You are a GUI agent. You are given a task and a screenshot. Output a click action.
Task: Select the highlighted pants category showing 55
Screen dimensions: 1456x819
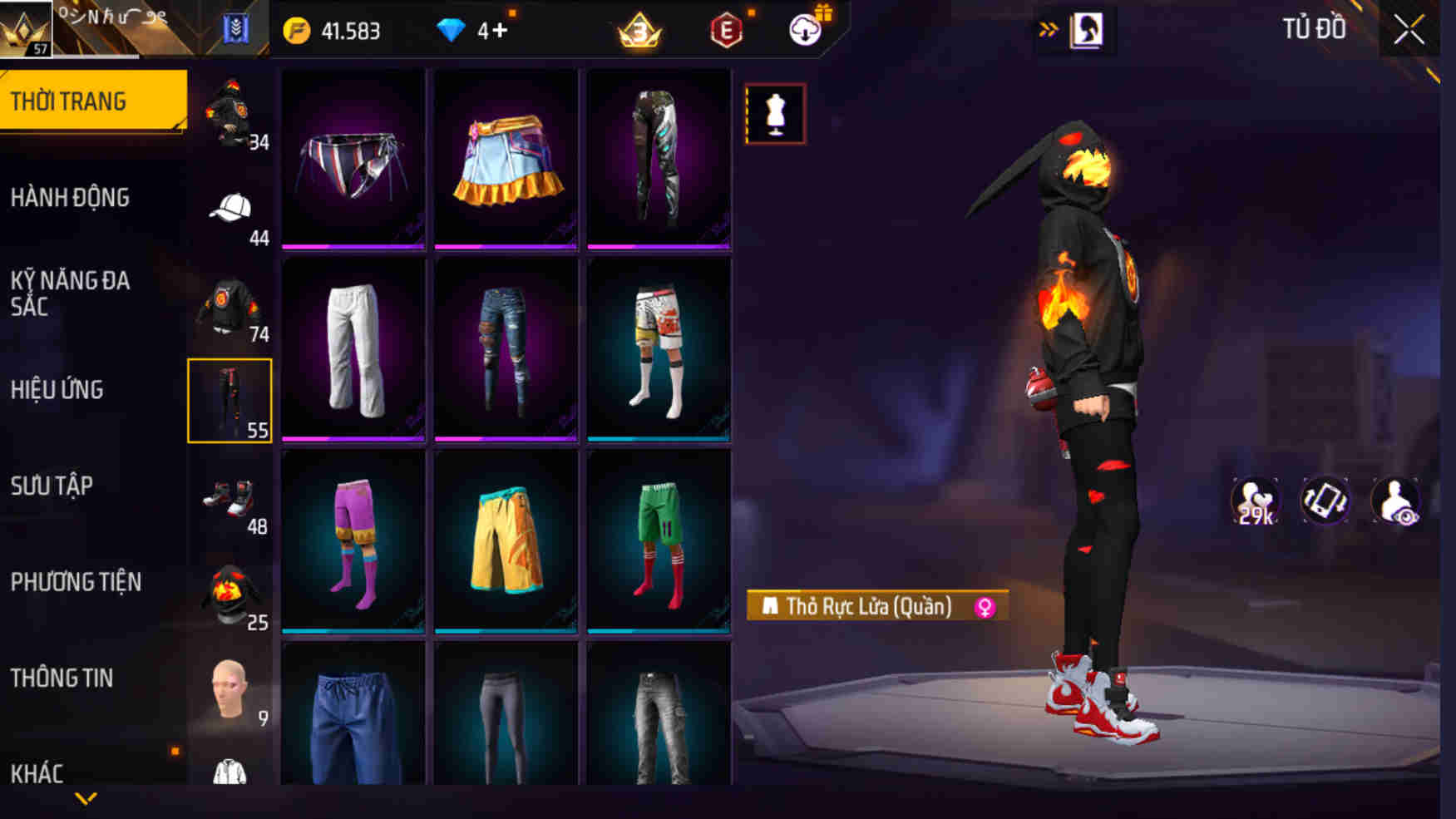[x=230, y=401]
